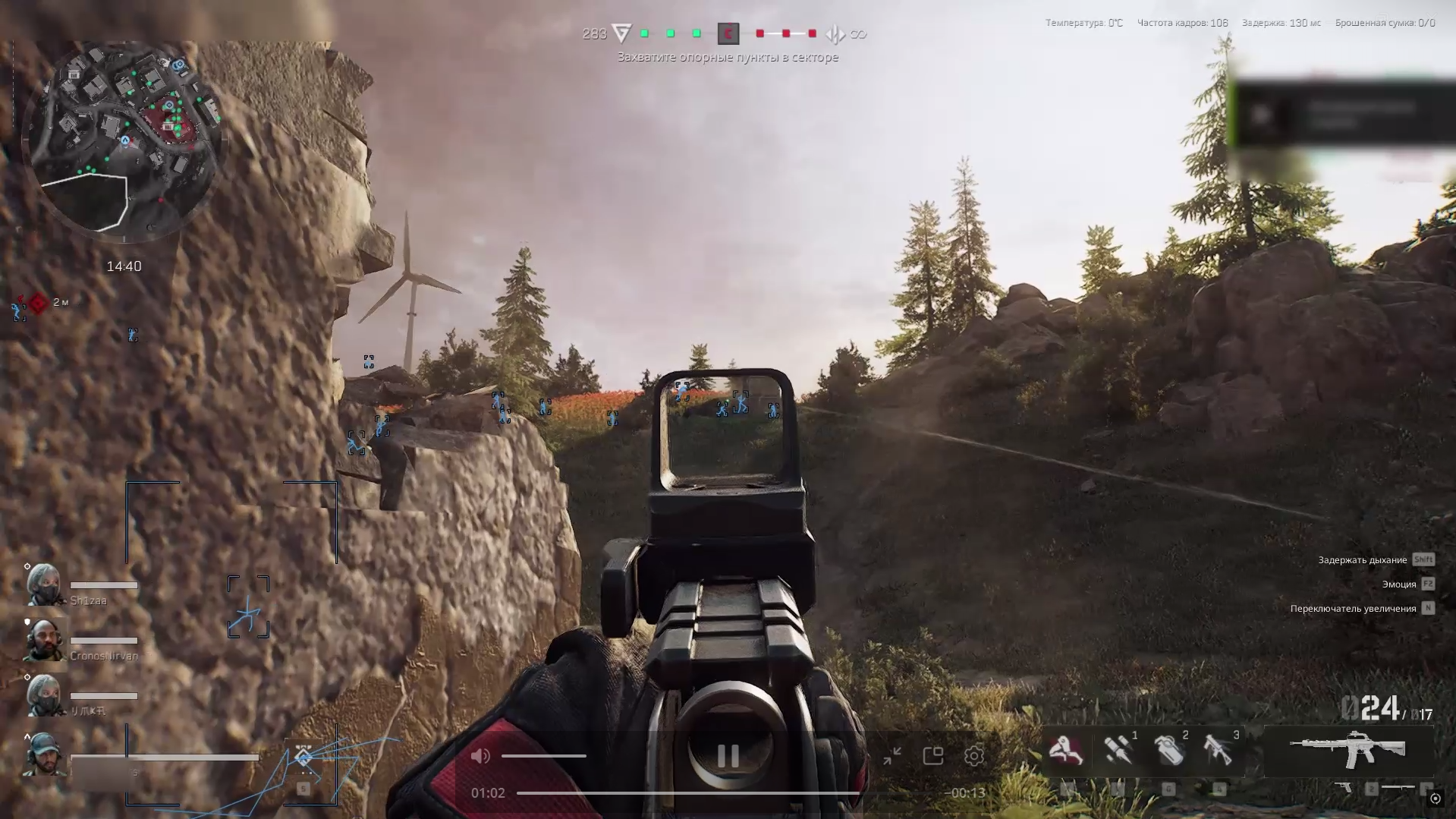Viewport: 1456px width, 819px height.
Task: Select the capped player's own portrait
Action: coord(42,754)
